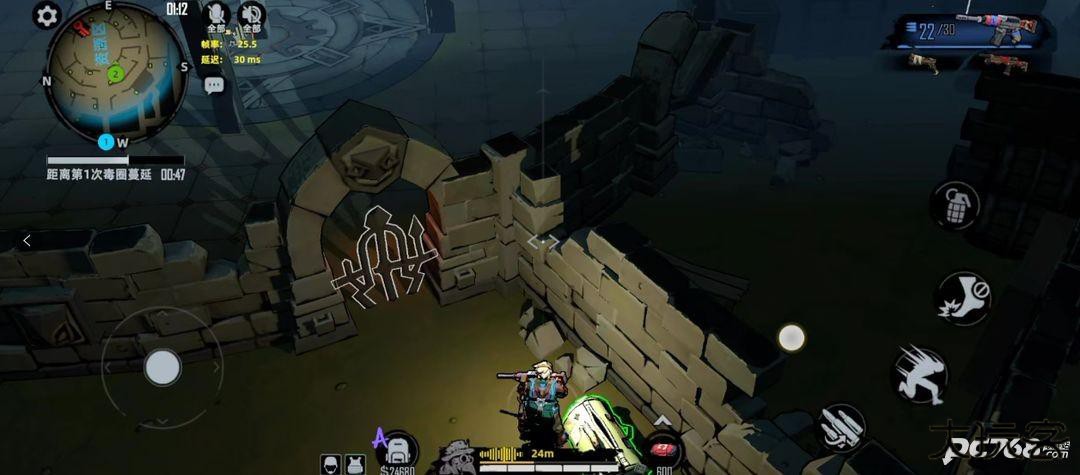Toggle the speaker sound button

(251, 14)
